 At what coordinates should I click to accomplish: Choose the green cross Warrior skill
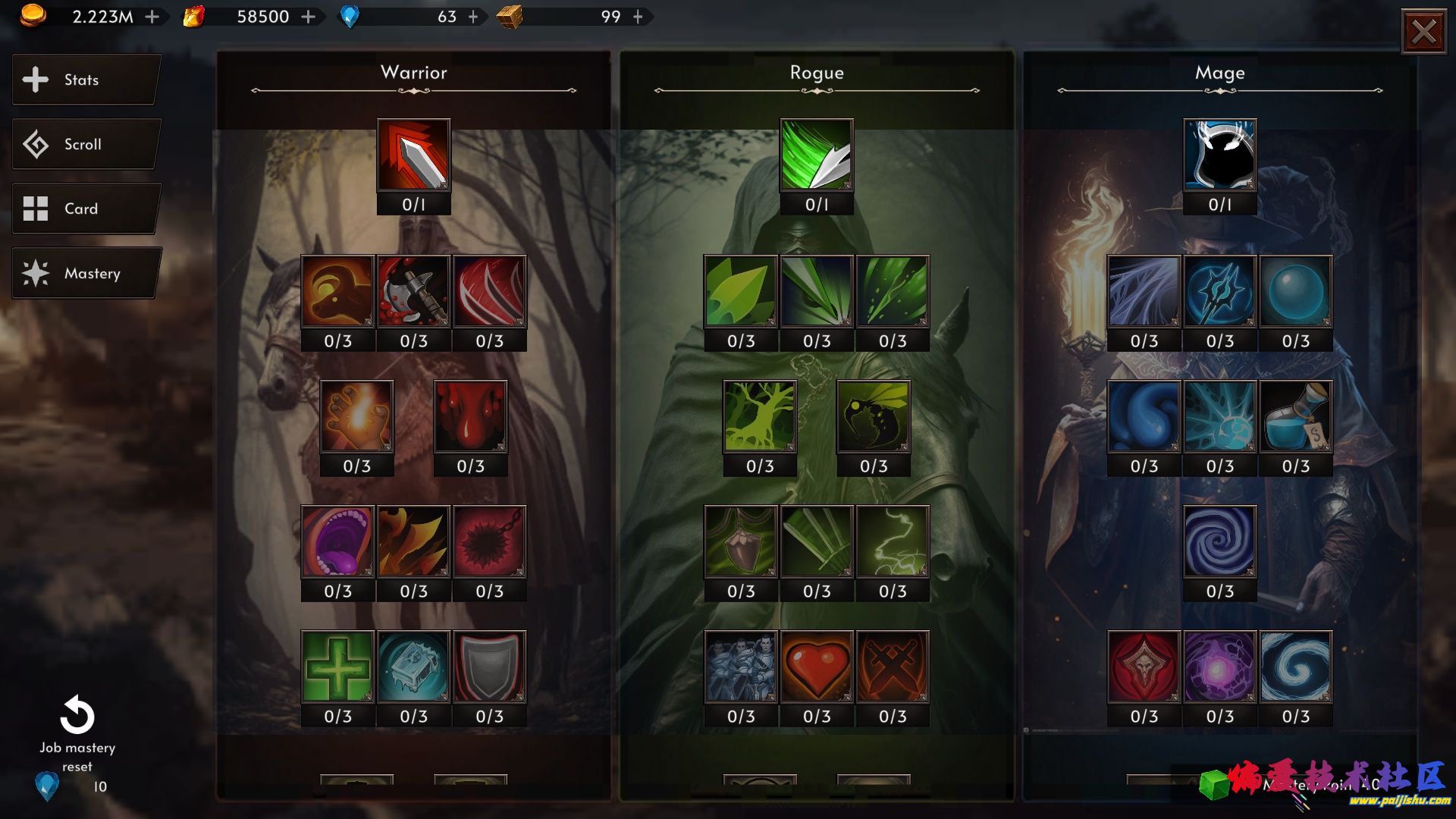coord(337,667)
